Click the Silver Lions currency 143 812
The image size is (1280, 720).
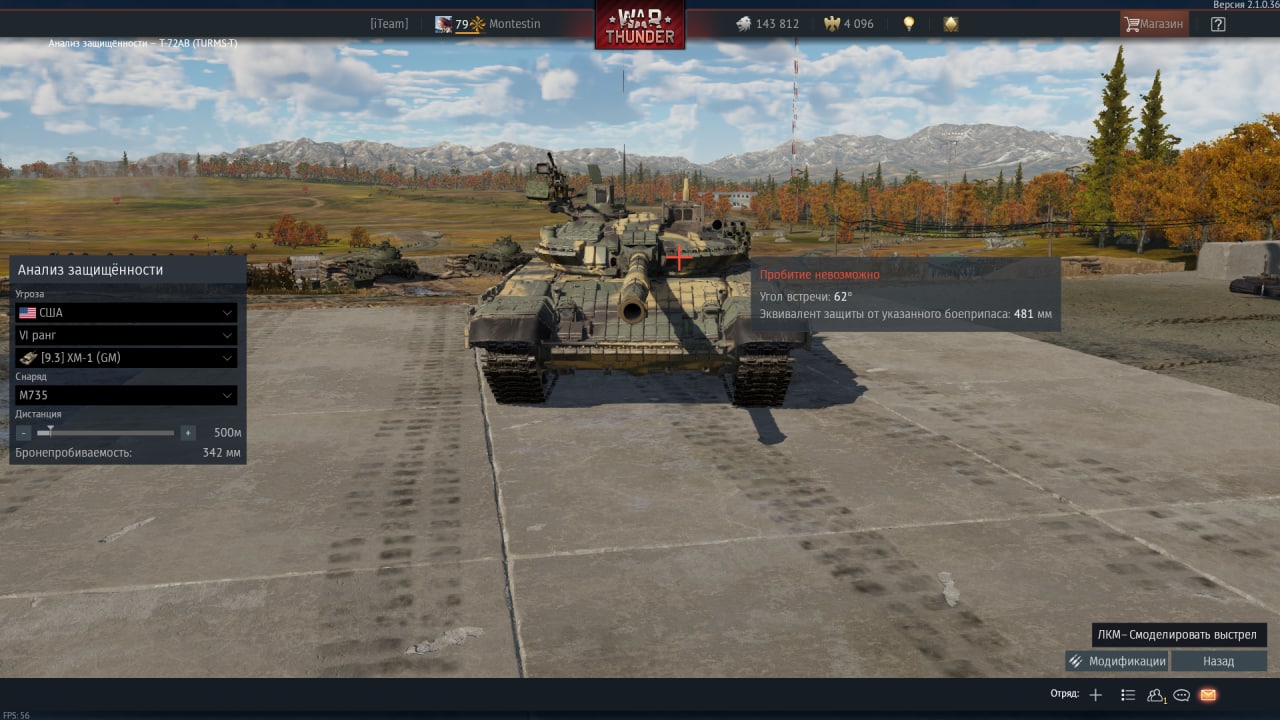click(767, 24)
